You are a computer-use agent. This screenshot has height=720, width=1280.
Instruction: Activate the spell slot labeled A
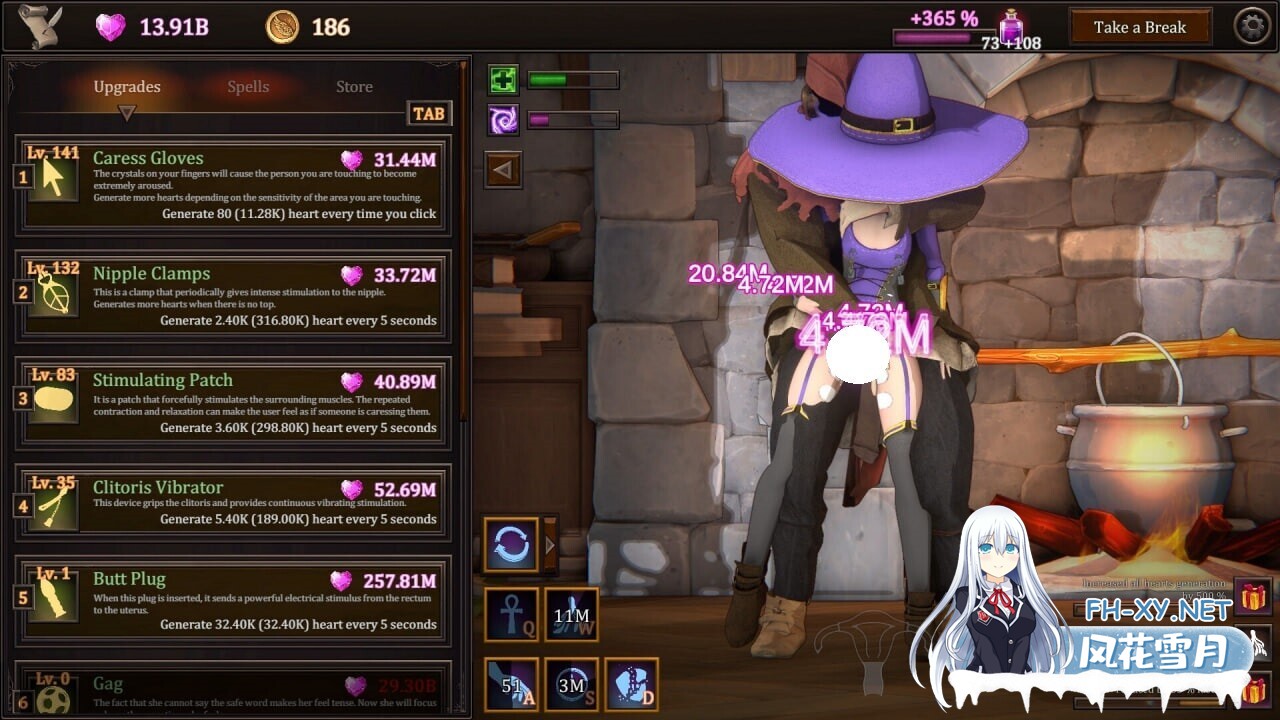(x=511, y=684)
